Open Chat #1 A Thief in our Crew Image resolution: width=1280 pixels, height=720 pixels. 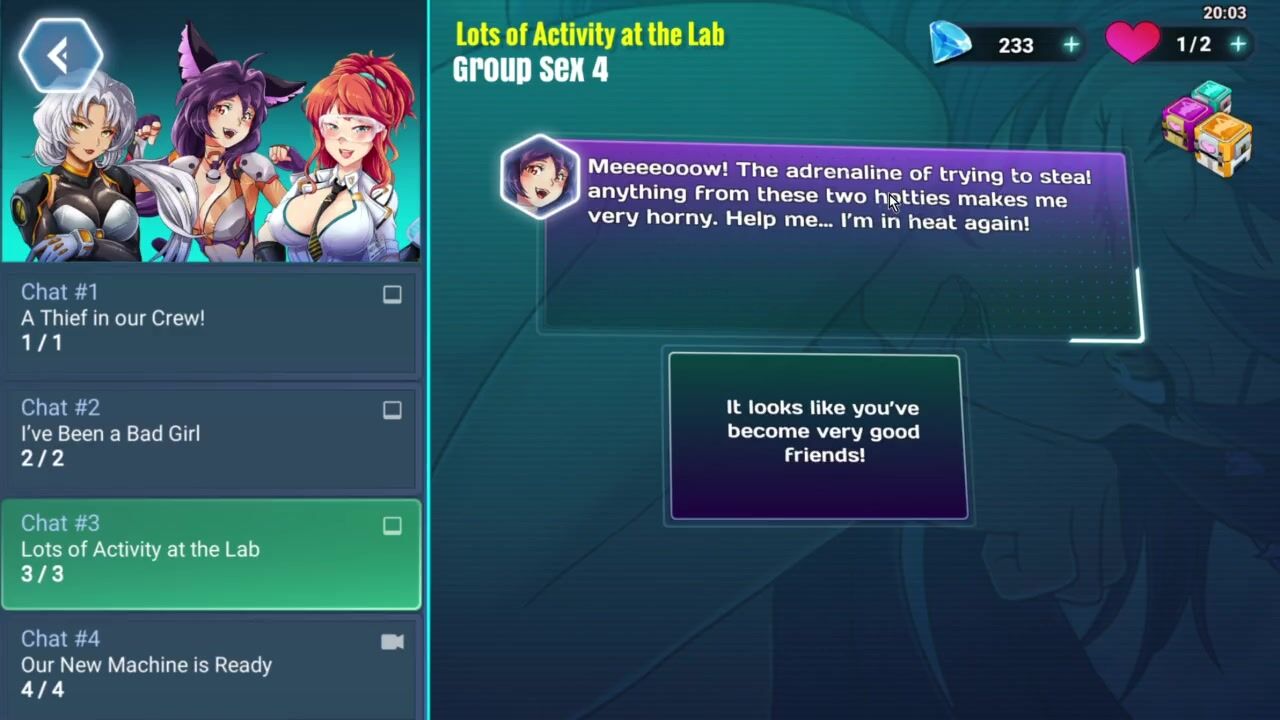(210, 318)
